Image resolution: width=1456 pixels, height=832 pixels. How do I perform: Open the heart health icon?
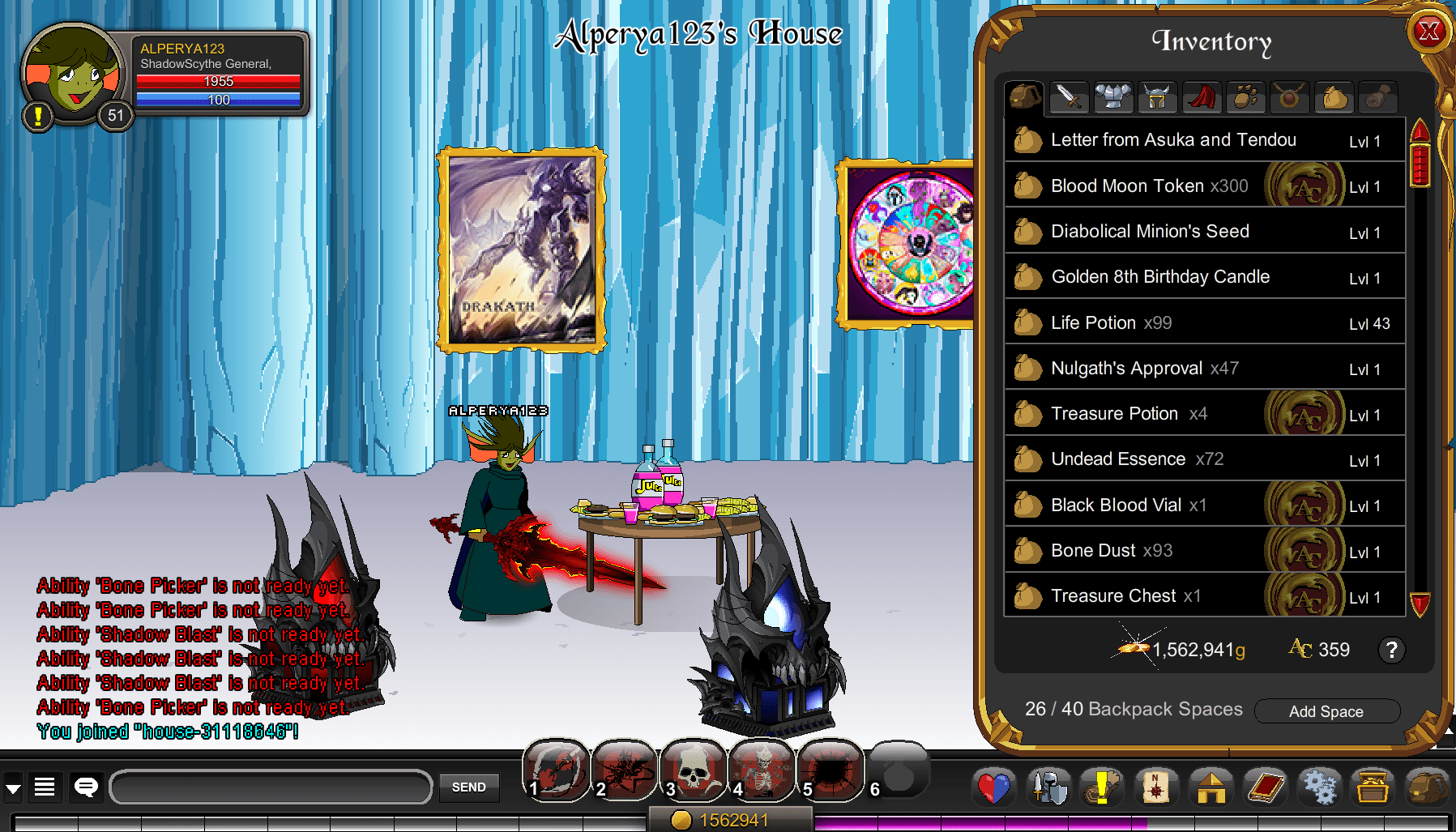click(995, 787)
